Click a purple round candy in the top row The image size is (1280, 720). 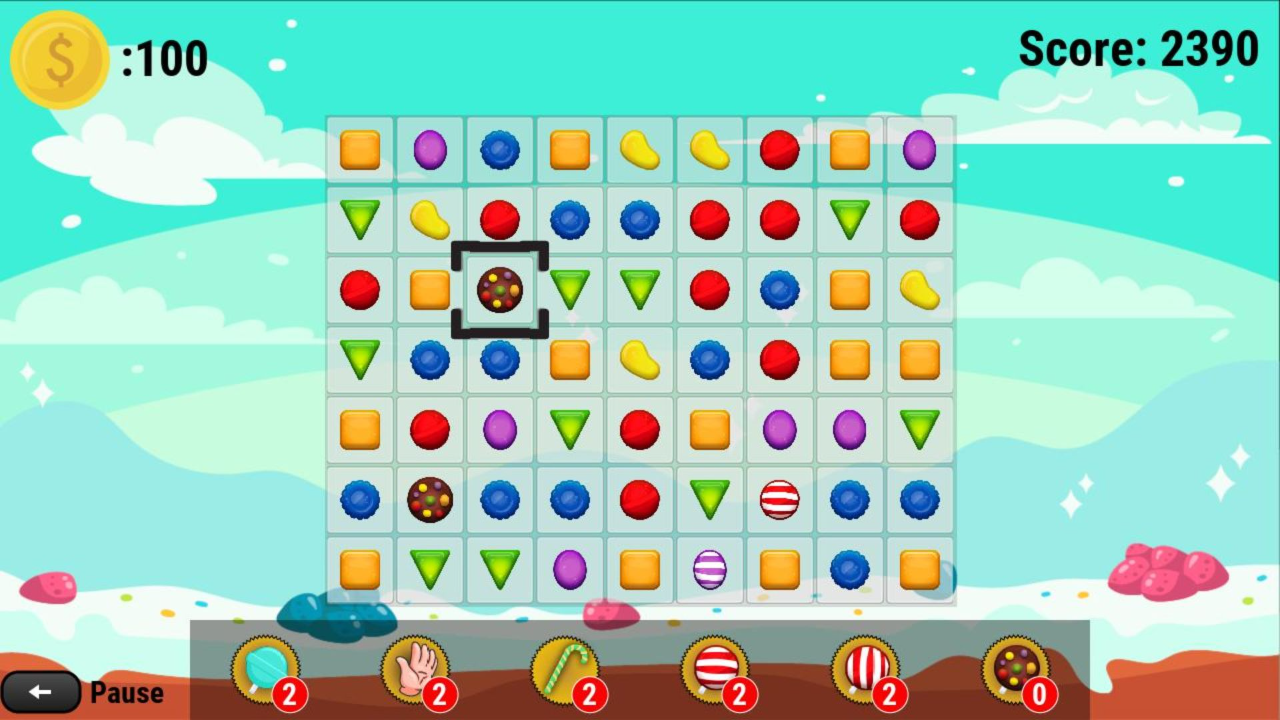coord(429,149)
